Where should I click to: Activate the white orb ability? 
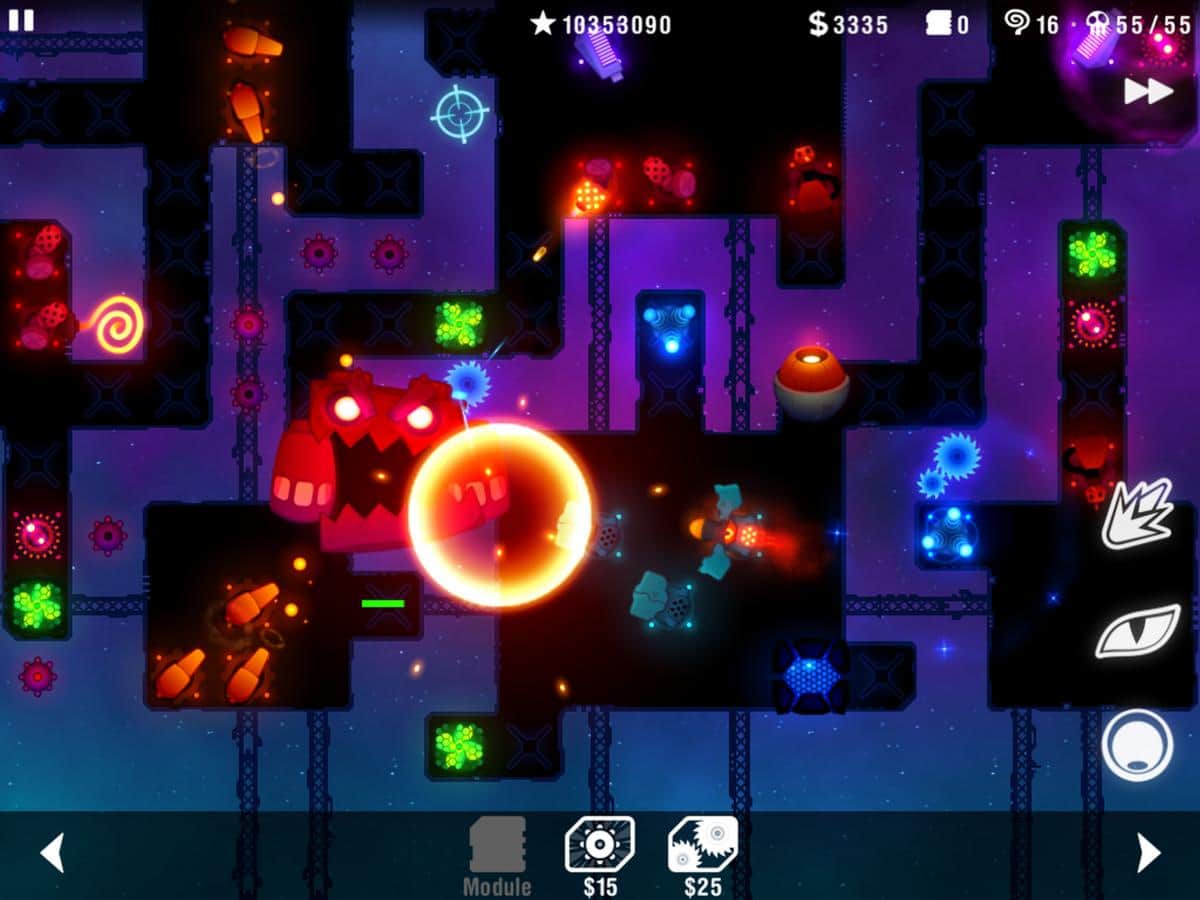click(1137, 744)
